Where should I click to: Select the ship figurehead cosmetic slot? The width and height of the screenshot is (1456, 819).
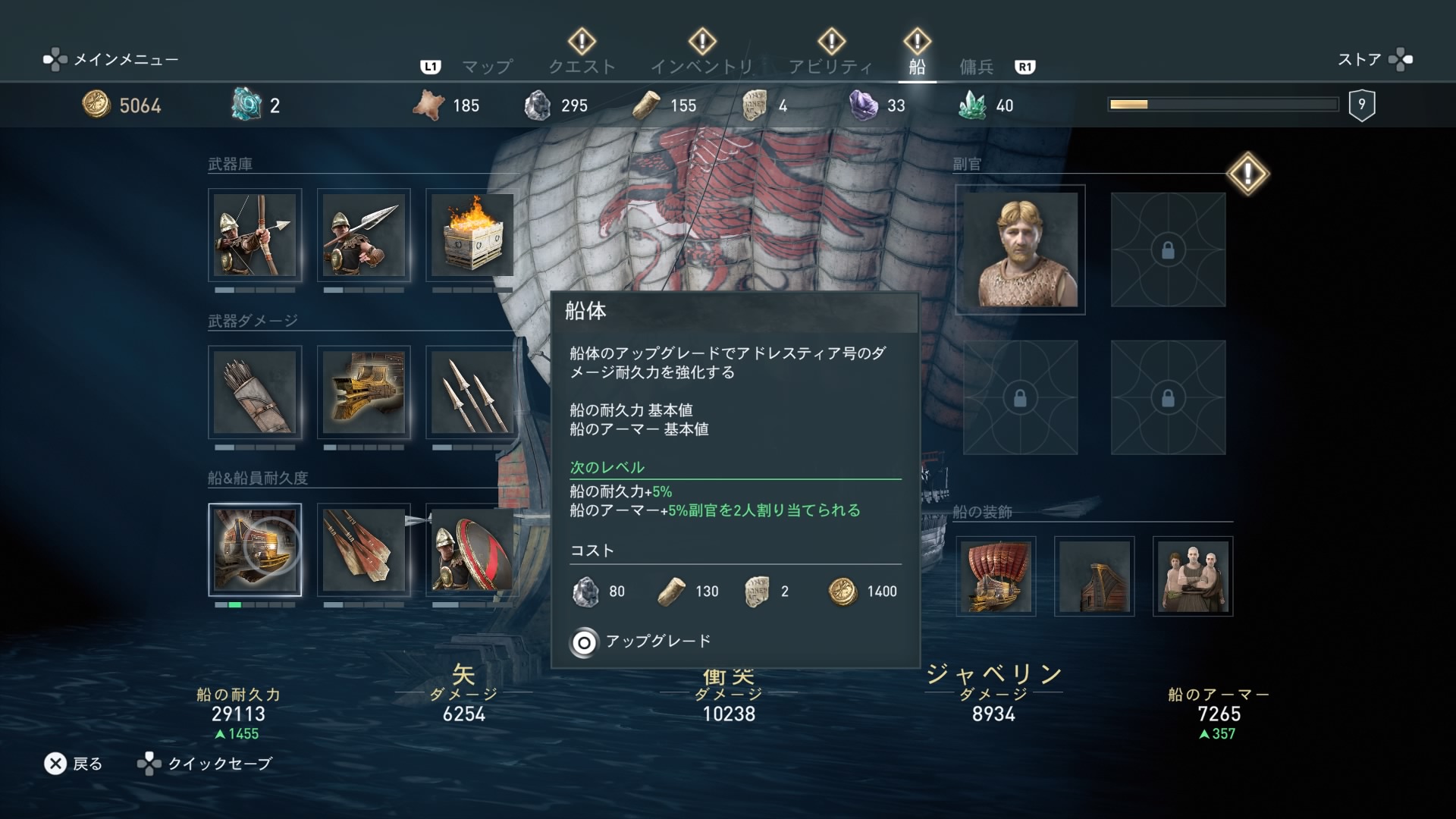click(x=1094, y=576)
